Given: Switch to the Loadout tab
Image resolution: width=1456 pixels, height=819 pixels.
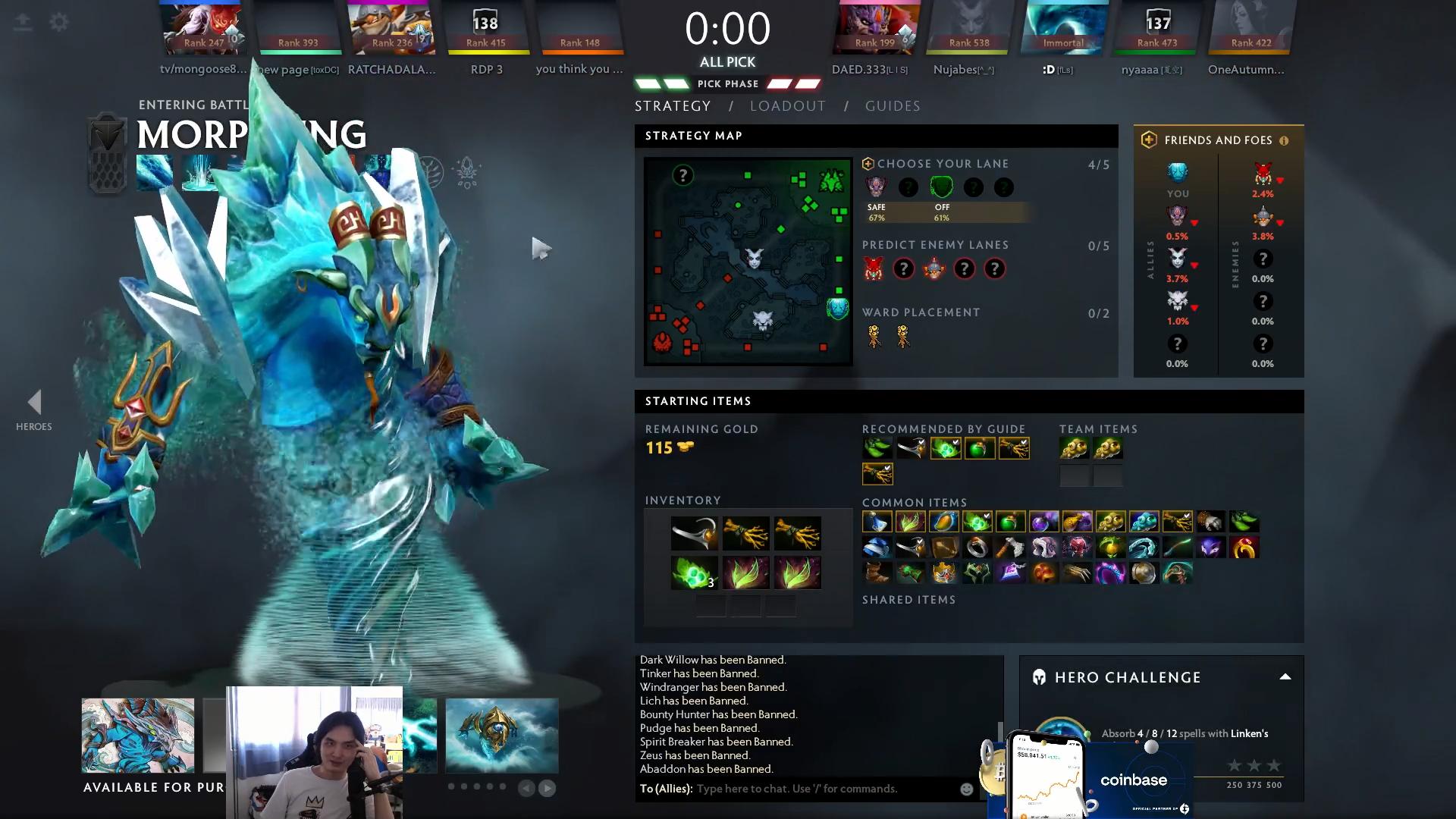Looking at the screenshot, I should click(788, 106).
